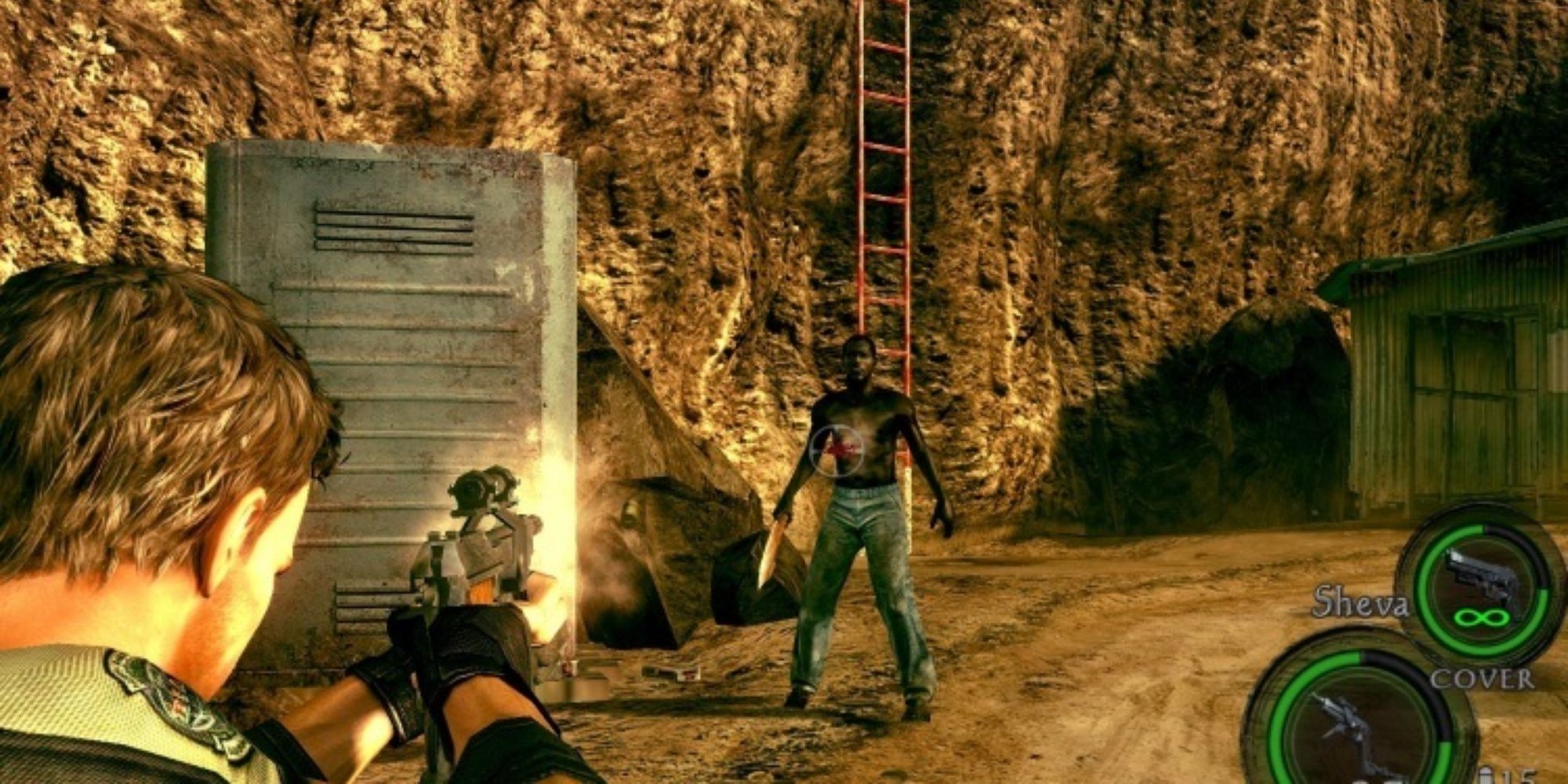Toggle the COVER command indicator

pyautogui.click(x=1482, y=678)
